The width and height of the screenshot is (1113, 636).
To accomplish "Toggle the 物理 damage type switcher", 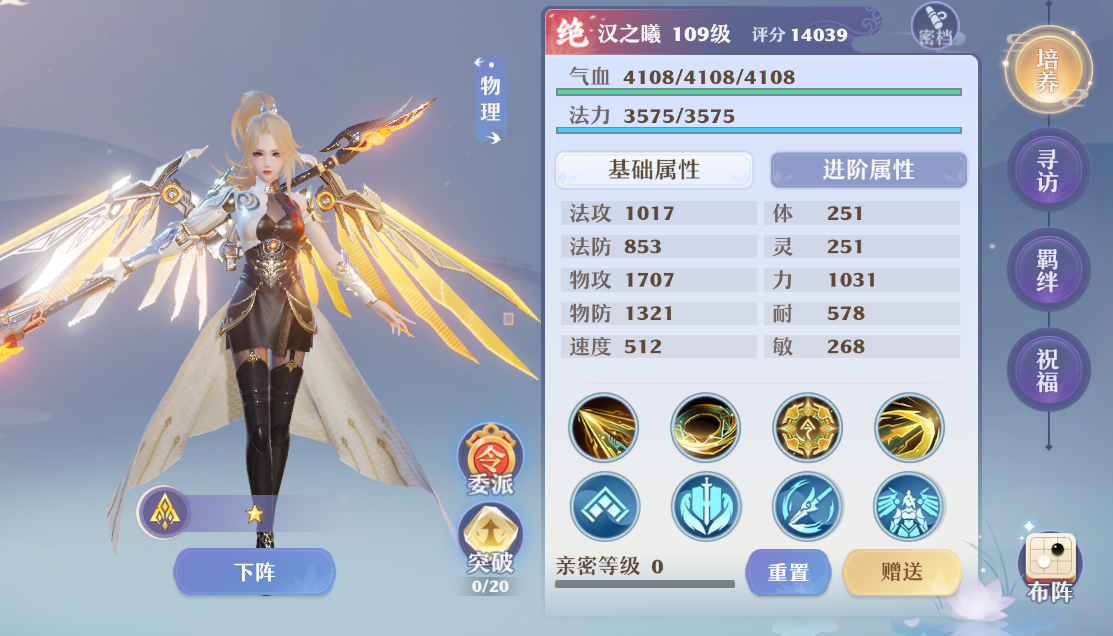I will [490, 102].
